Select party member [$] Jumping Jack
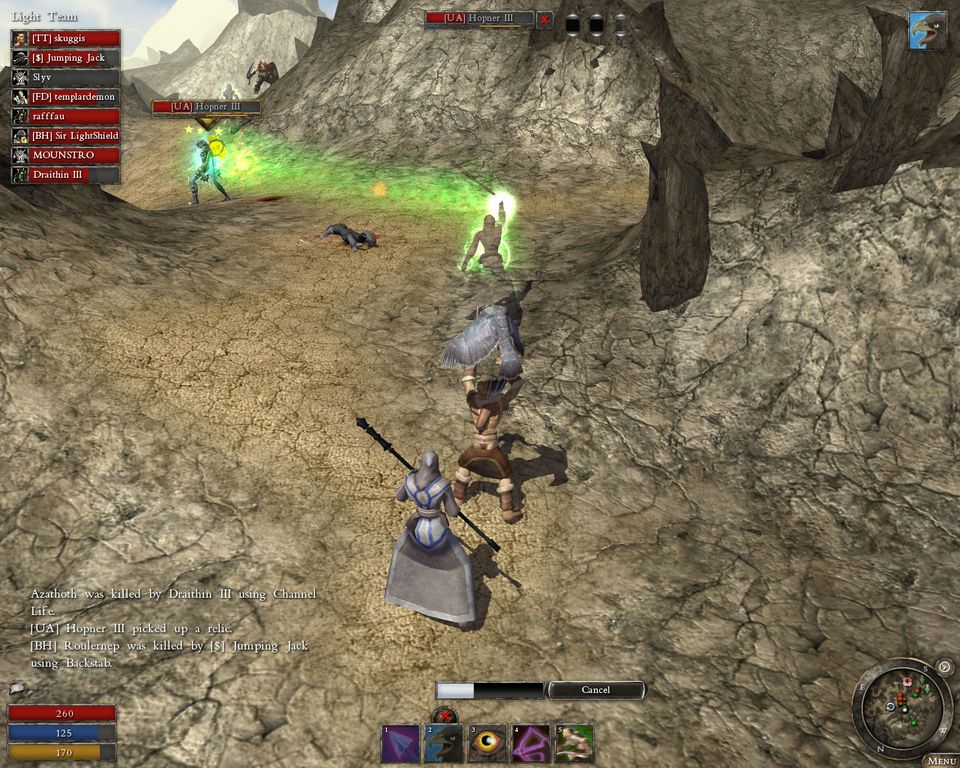 point(66,57)
